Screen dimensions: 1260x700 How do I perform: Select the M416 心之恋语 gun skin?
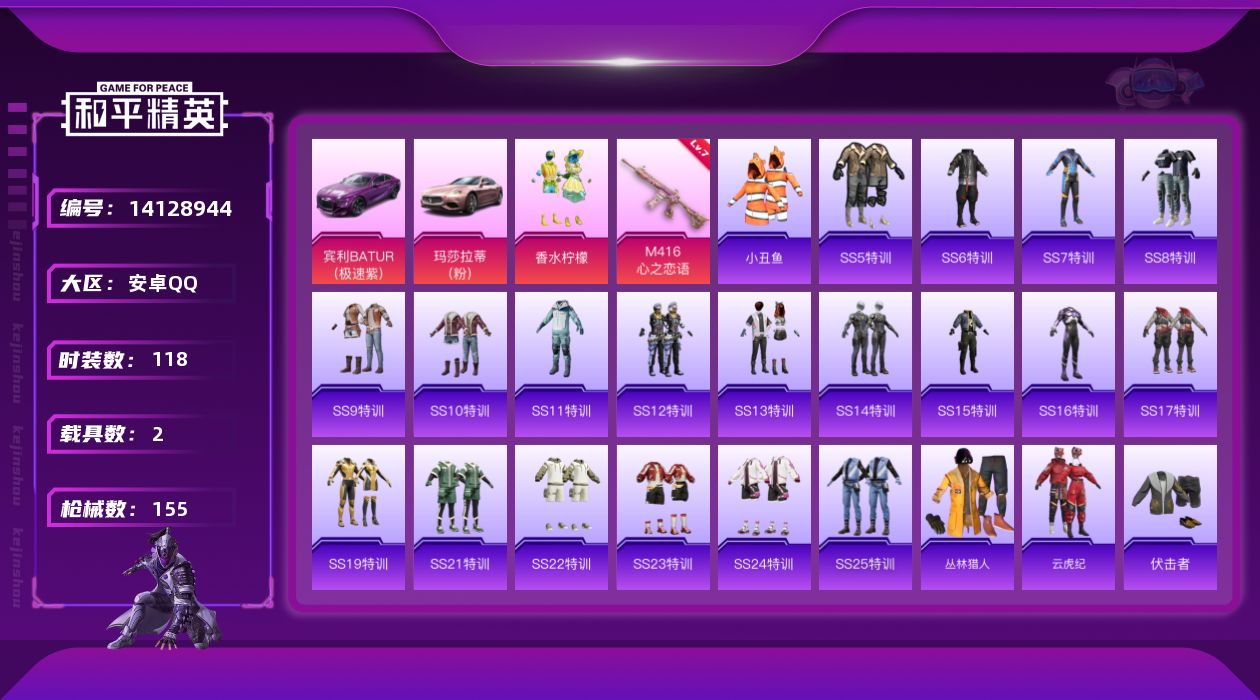tap(663, 211)
